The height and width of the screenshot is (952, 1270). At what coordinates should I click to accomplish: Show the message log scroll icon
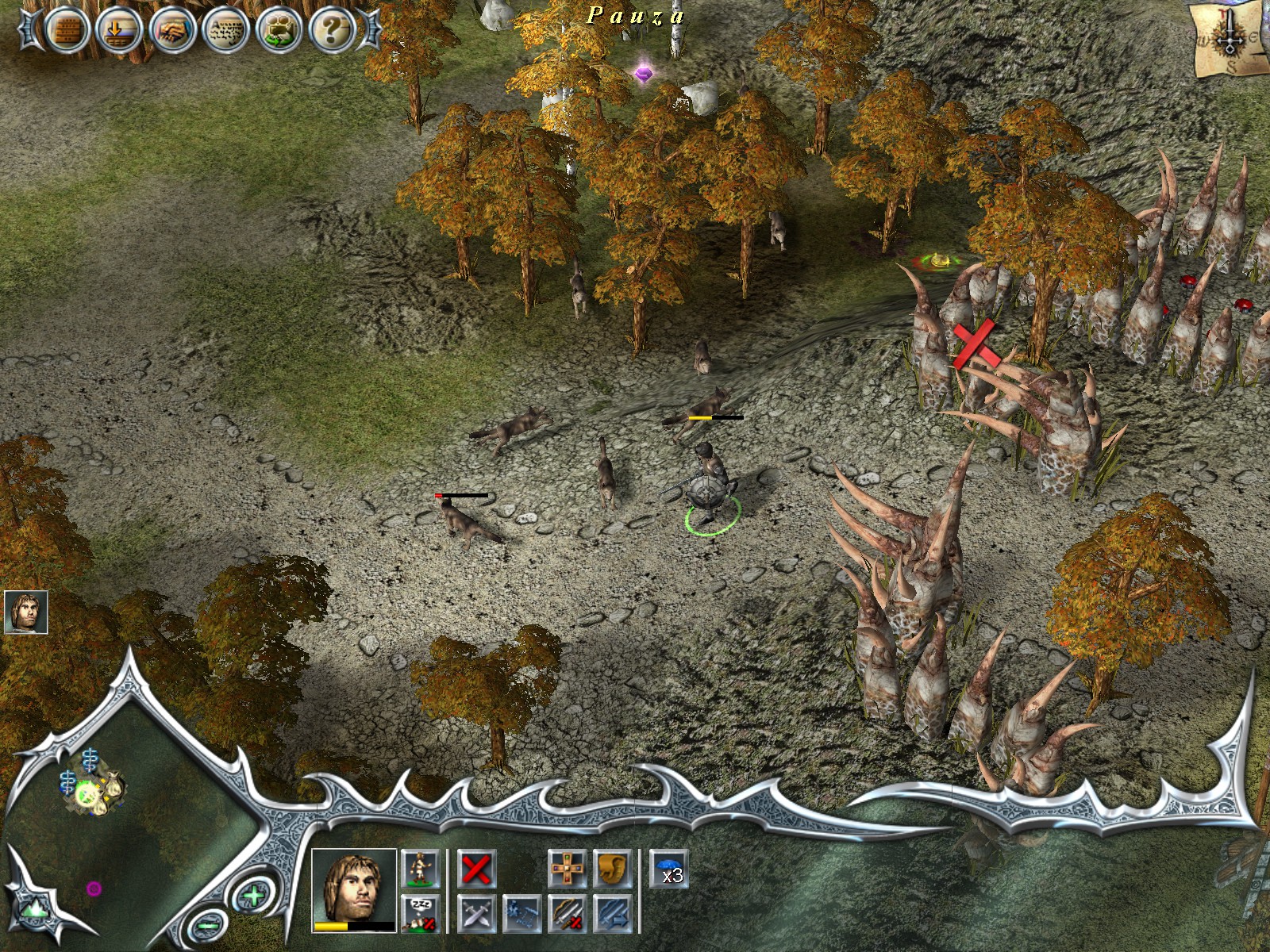[226, 31]
